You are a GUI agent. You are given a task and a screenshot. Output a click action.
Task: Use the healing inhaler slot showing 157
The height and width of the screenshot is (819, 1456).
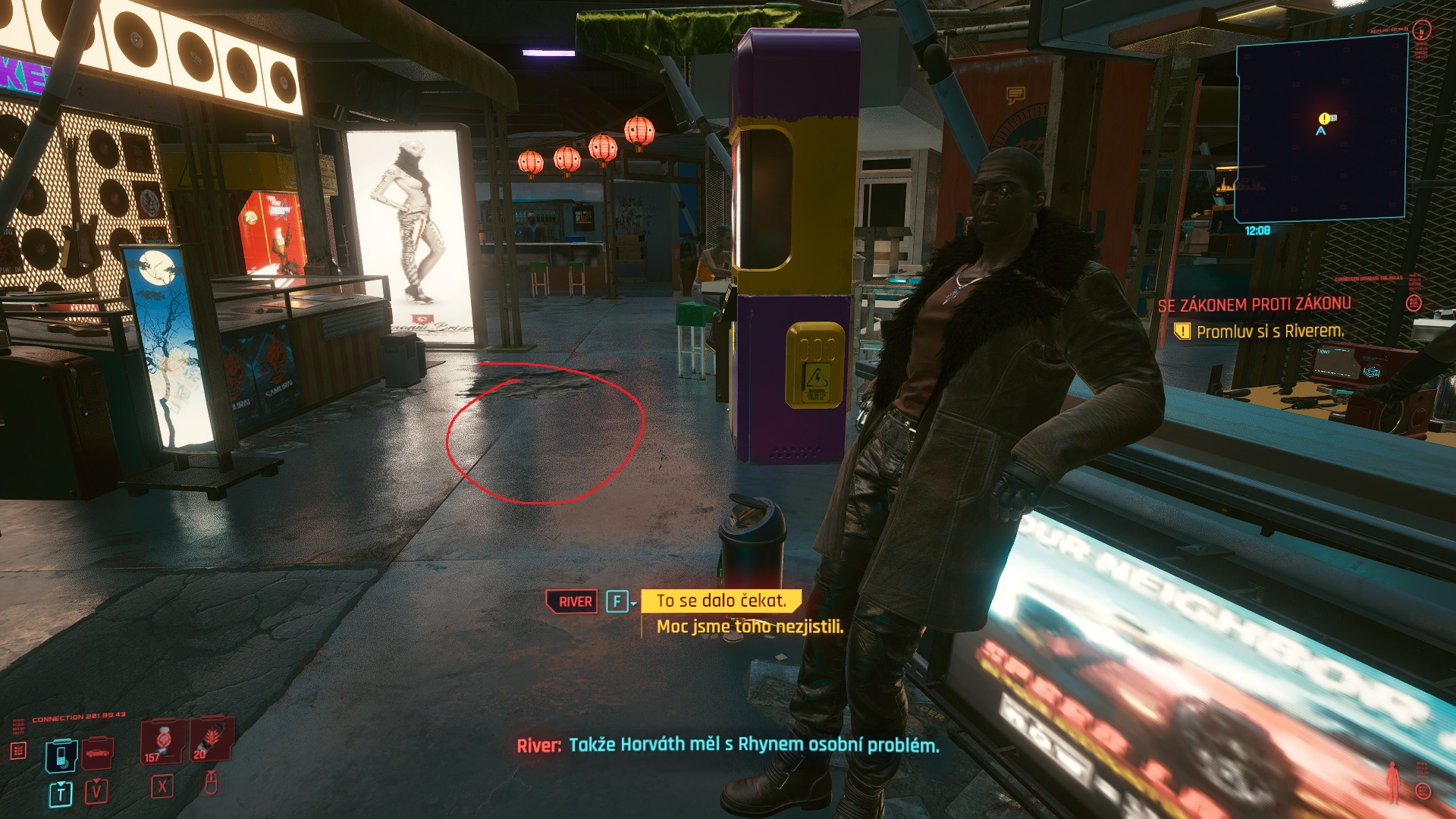(x=162, y=741)
